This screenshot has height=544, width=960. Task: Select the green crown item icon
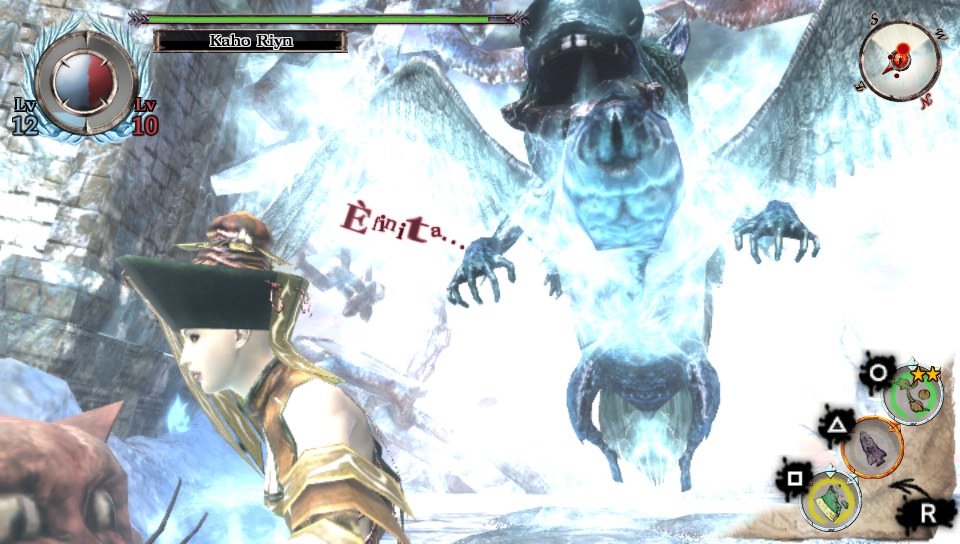click(x=832, y=500)
